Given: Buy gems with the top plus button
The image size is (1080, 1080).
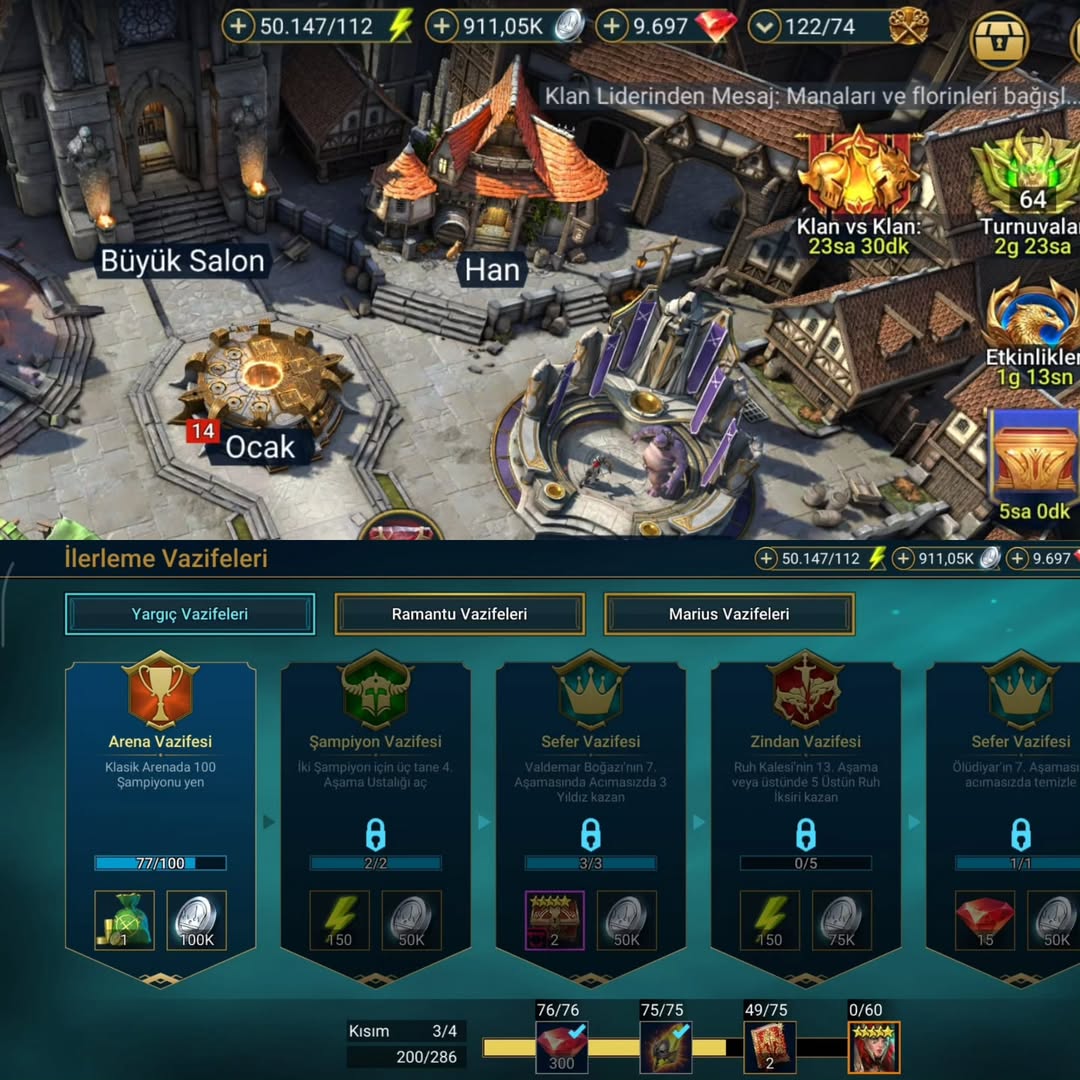Looking at the screenshot, I should (x=612, y=26).
